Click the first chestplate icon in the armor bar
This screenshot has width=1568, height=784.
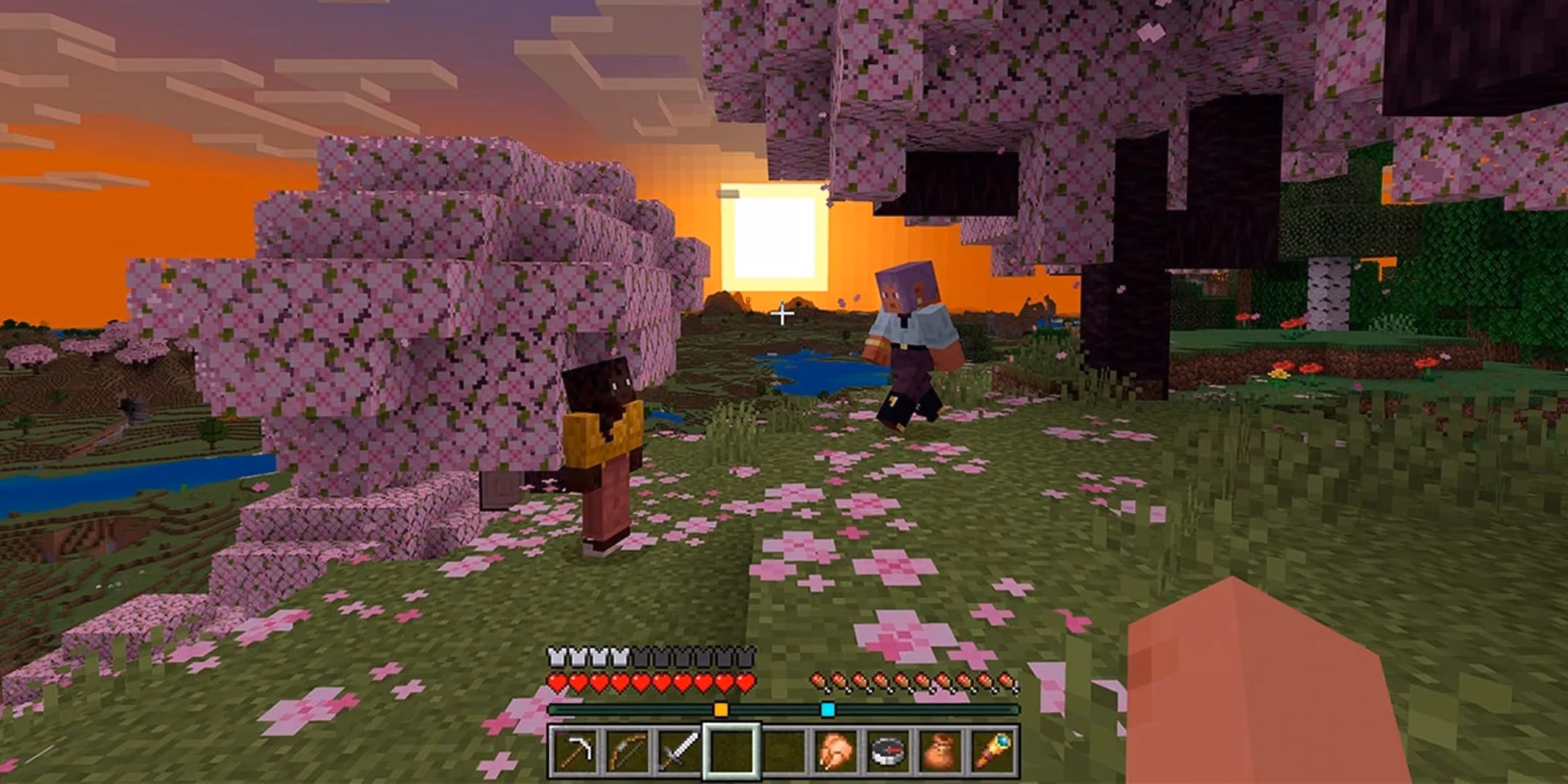click(x=558, y=657)
